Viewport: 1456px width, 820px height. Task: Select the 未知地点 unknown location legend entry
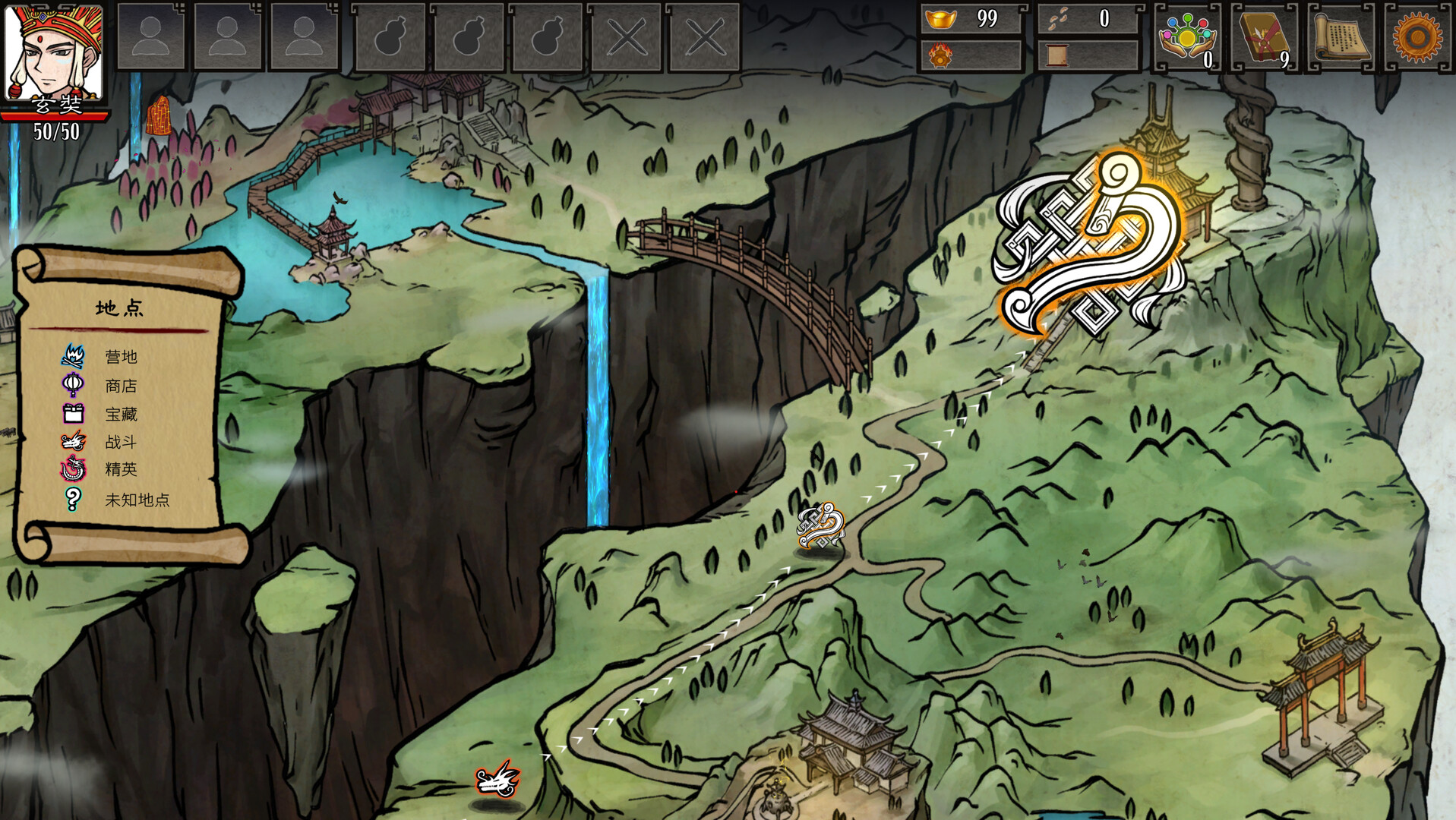(136, 500)
